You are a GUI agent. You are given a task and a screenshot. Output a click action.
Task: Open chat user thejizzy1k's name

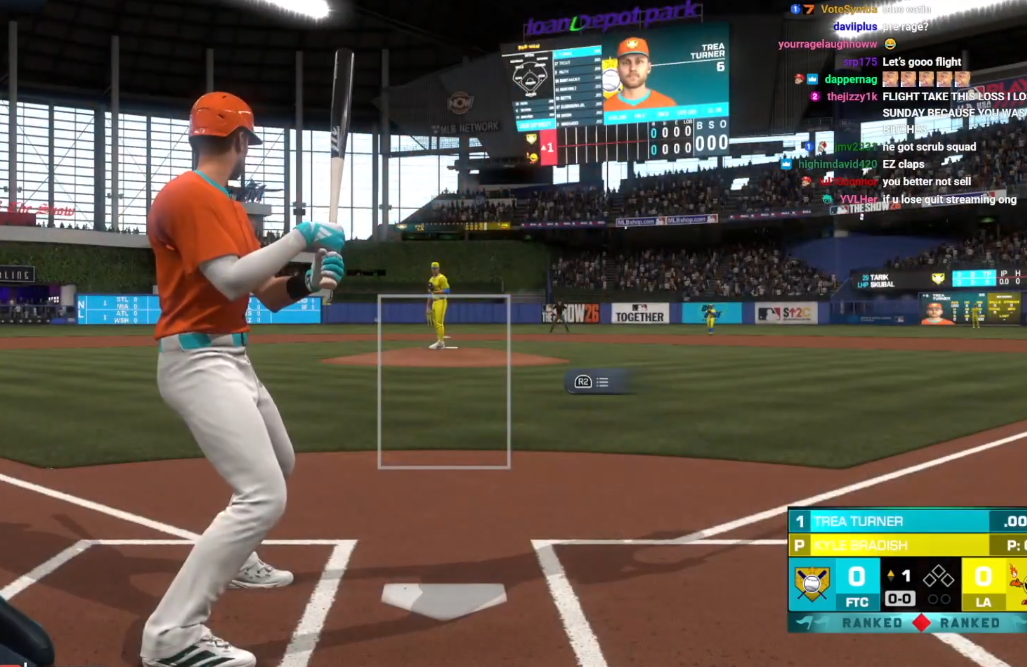point(851,97)
